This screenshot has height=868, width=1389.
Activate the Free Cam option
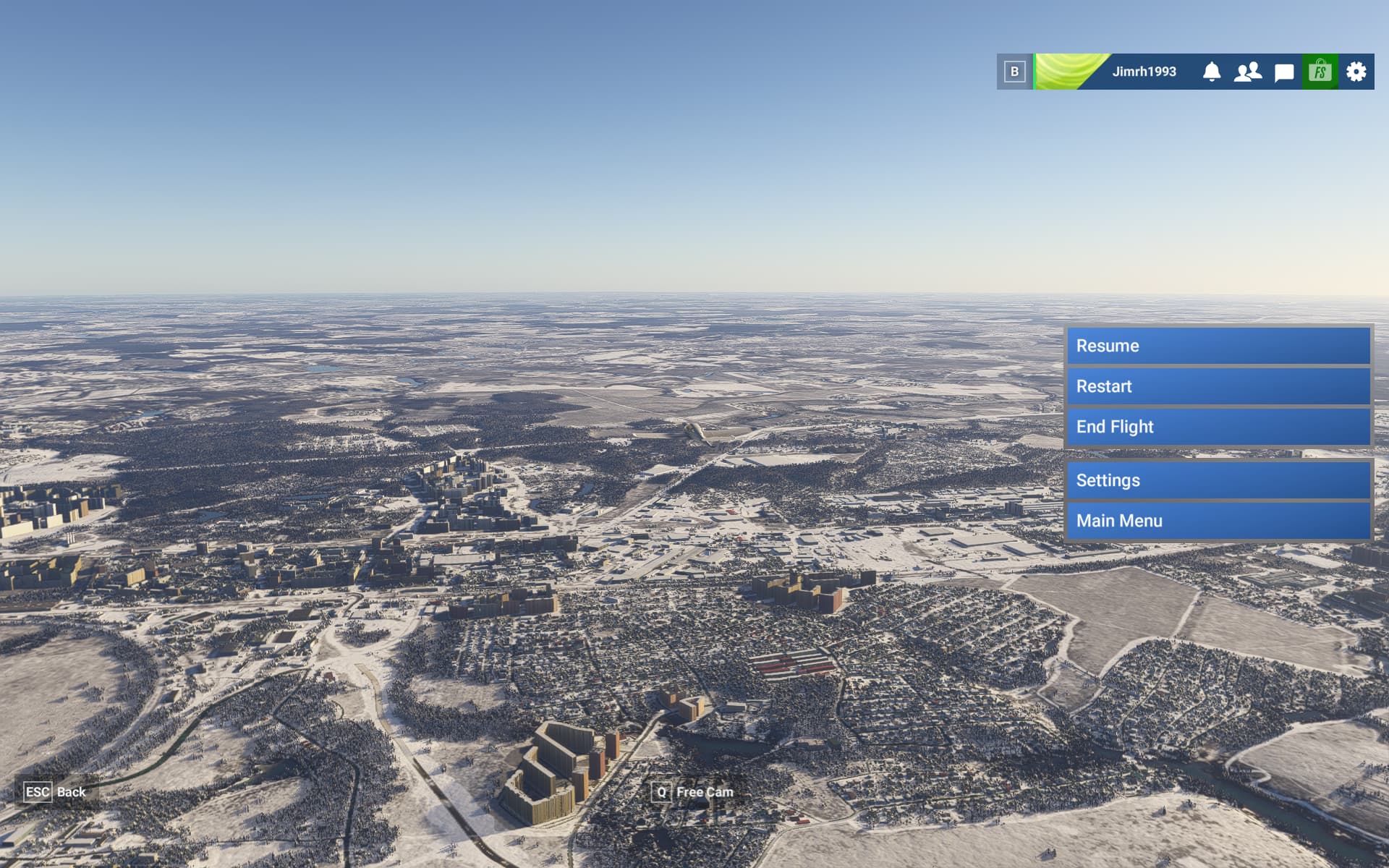703,792
